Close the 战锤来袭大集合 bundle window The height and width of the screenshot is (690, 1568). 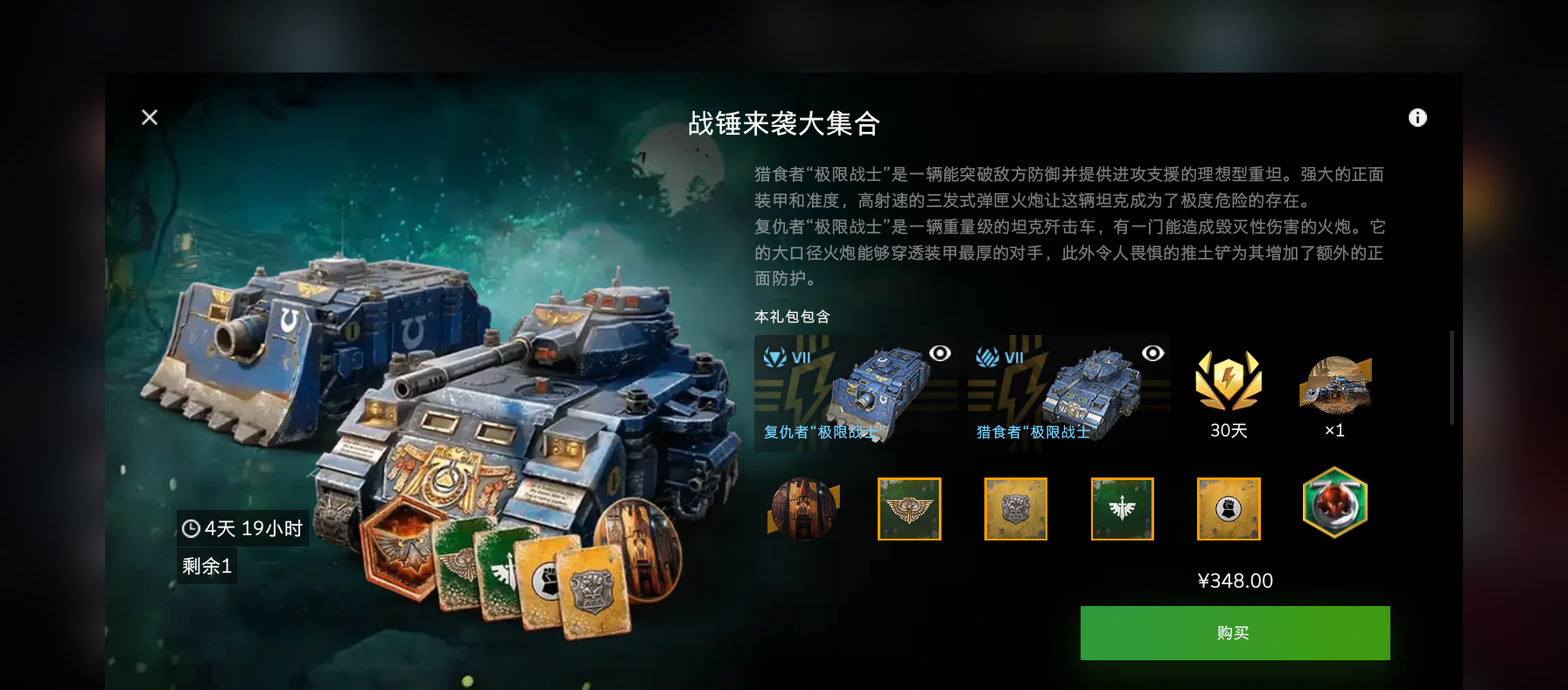click(150, 117)
